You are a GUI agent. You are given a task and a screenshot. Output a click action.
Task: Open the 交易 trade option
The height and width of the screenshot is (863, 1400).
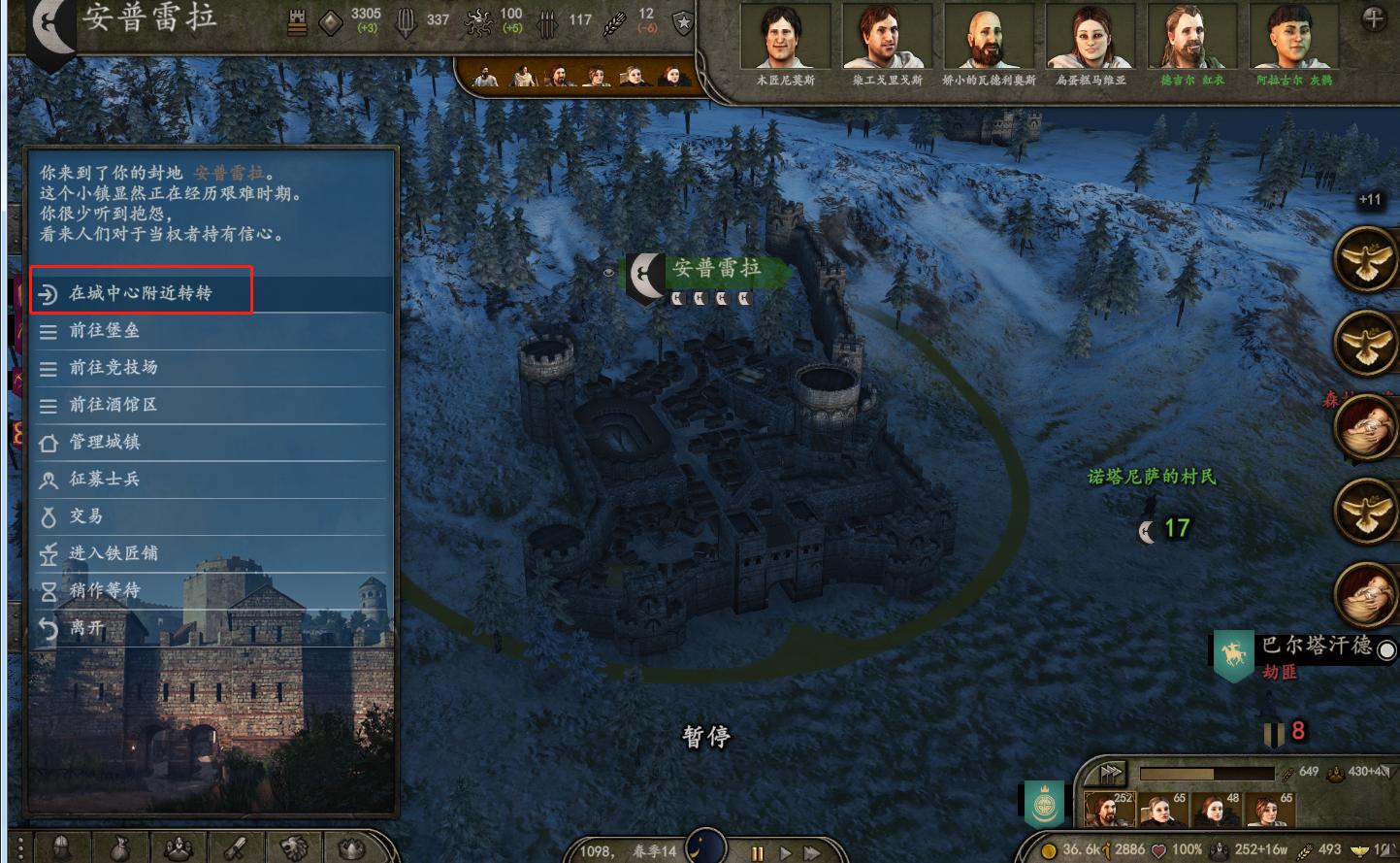click(x=86, y=515)
